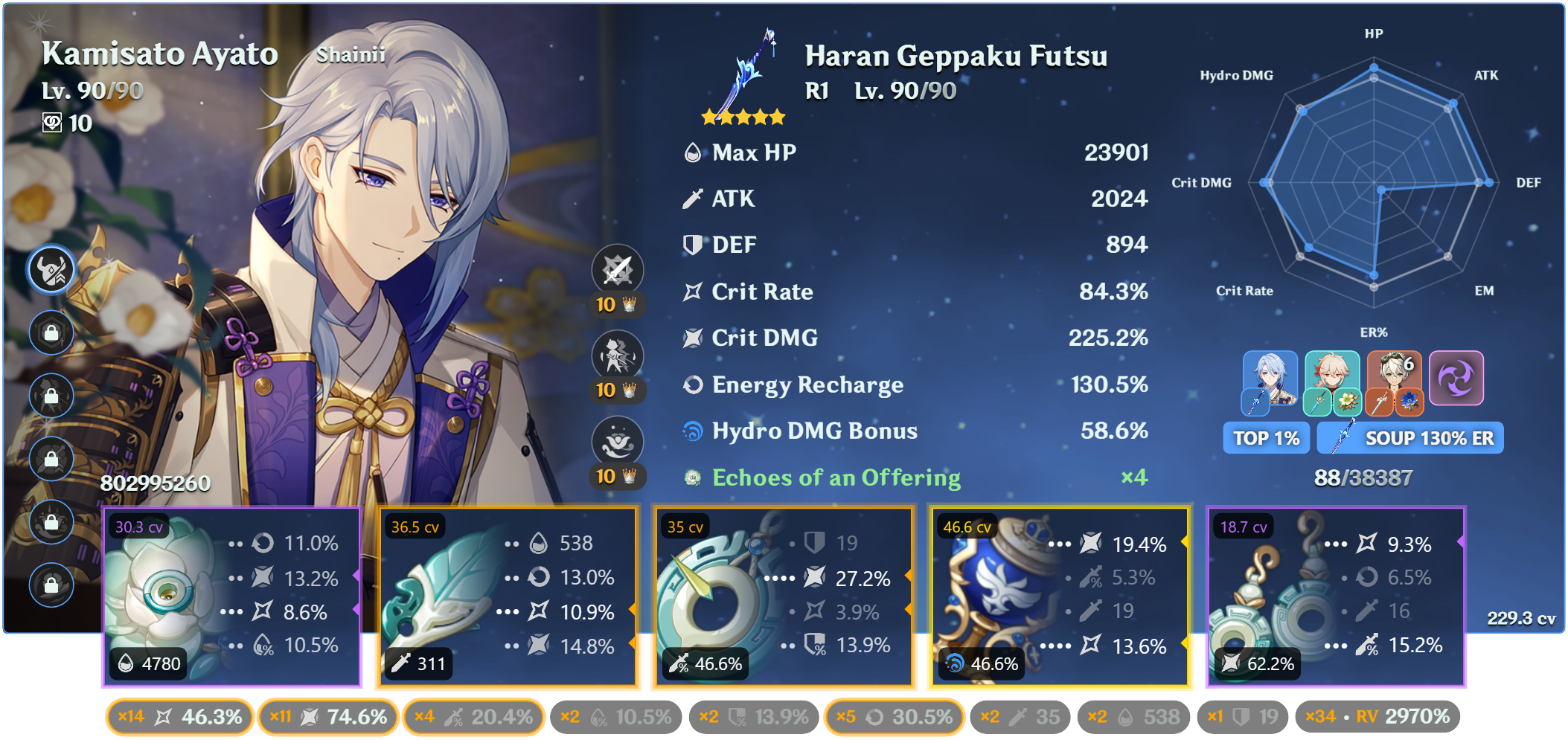Click the Echoes of an Offering set icon
The height and width of the screenshot is (740, 1568).
point(691,477)
